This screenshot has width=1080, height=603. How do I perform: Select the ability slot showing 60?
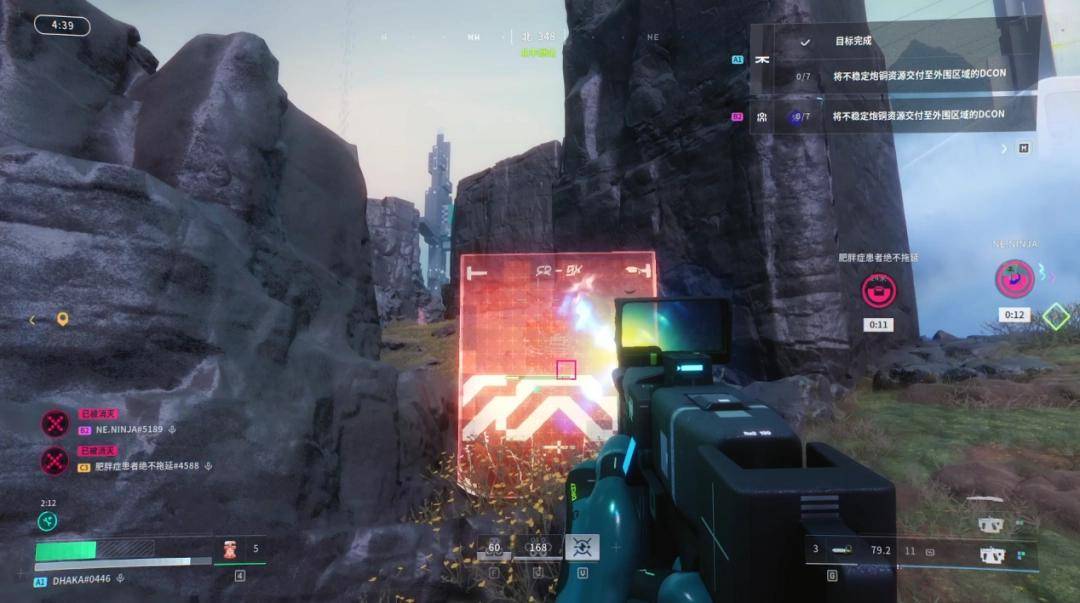point(494,548)
